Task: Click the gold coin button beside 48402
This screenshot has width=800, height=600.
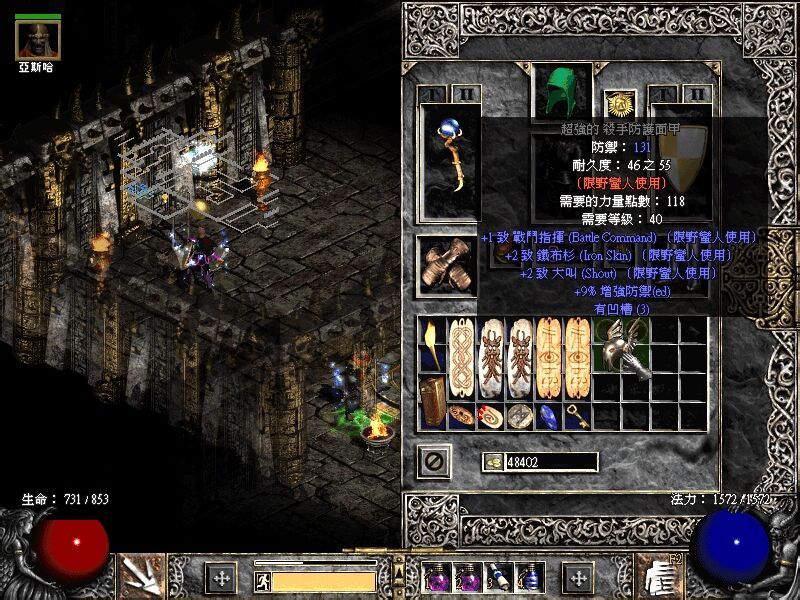Action: point(492,462)
